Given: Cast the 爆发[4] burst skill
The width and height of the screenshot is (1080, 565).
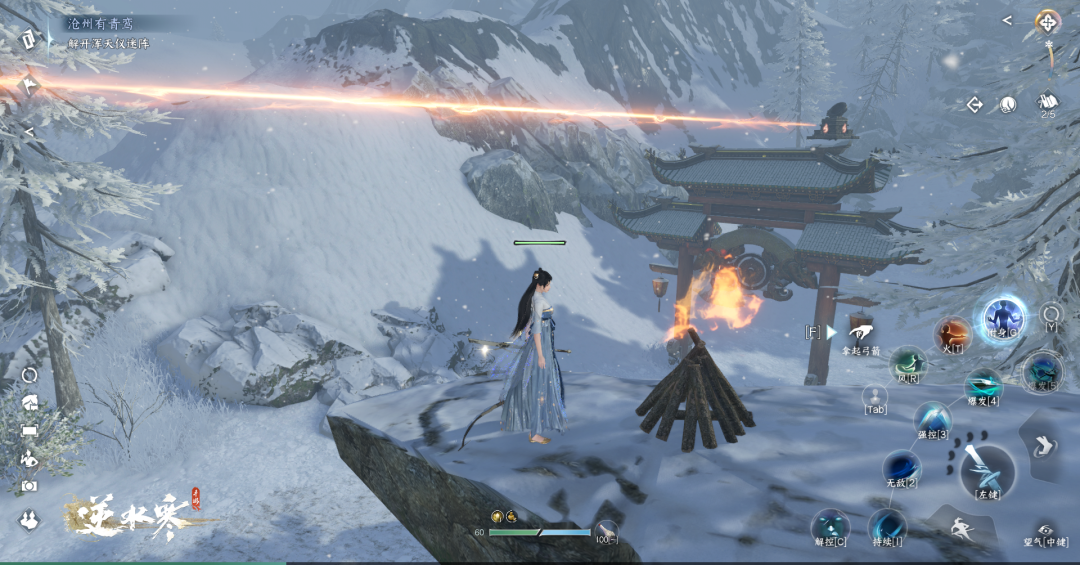Looking at the screenshot, I should point(983,386).
